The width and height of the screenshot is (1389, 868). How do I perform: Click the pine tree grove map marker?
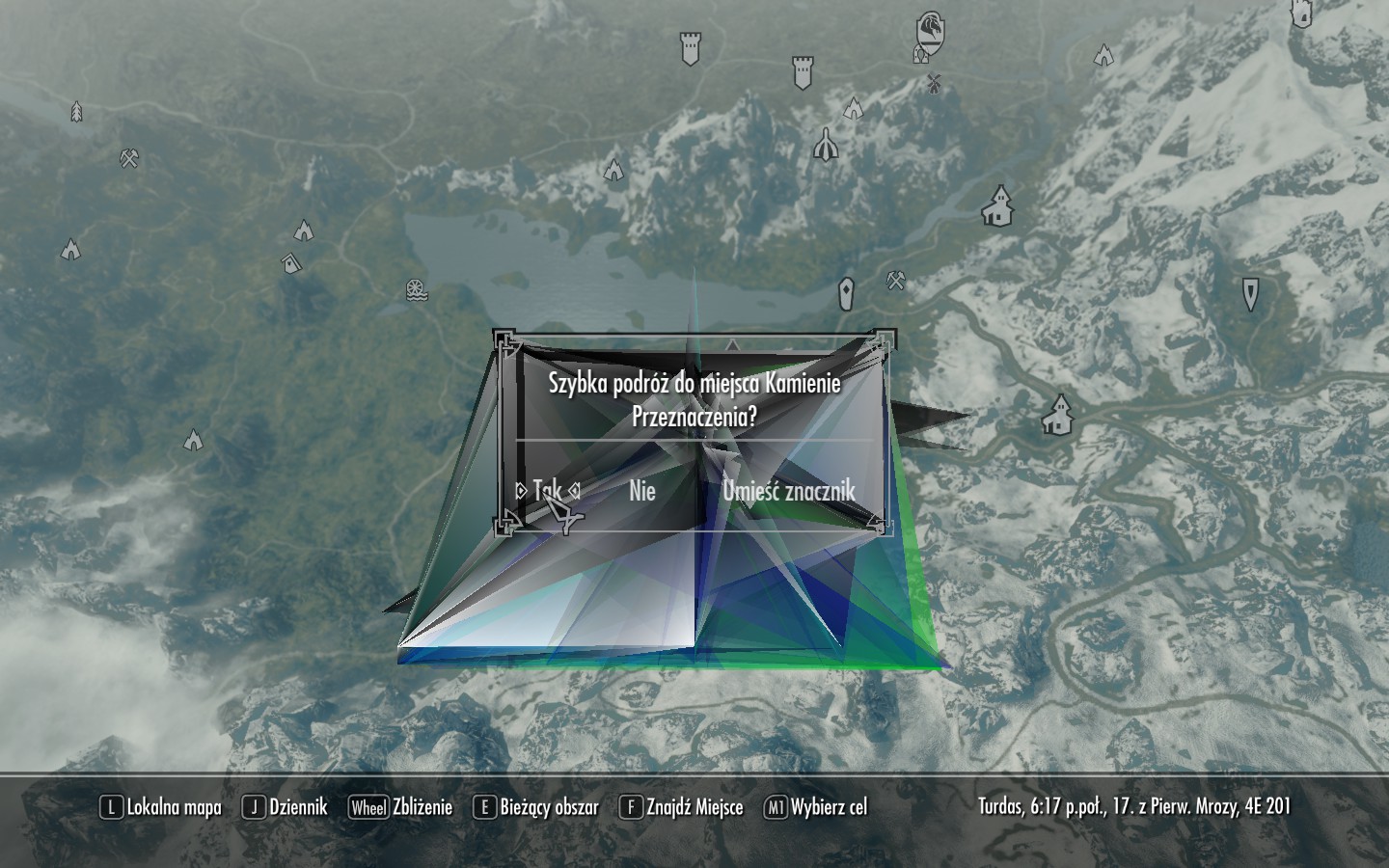pyautogui.click(x=76, y=113)
